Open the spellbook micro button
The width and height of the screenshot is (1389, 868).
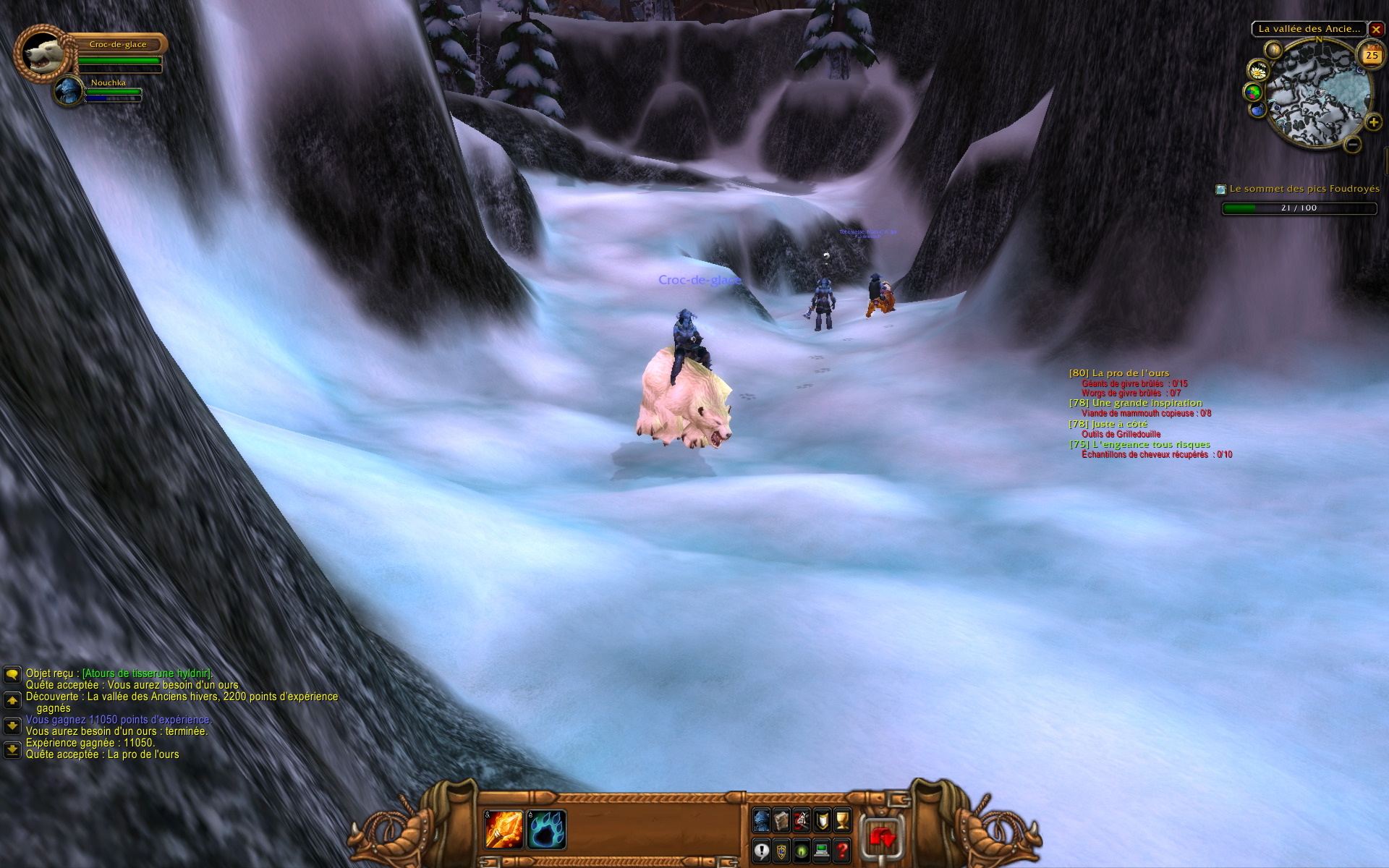point(781,820)
